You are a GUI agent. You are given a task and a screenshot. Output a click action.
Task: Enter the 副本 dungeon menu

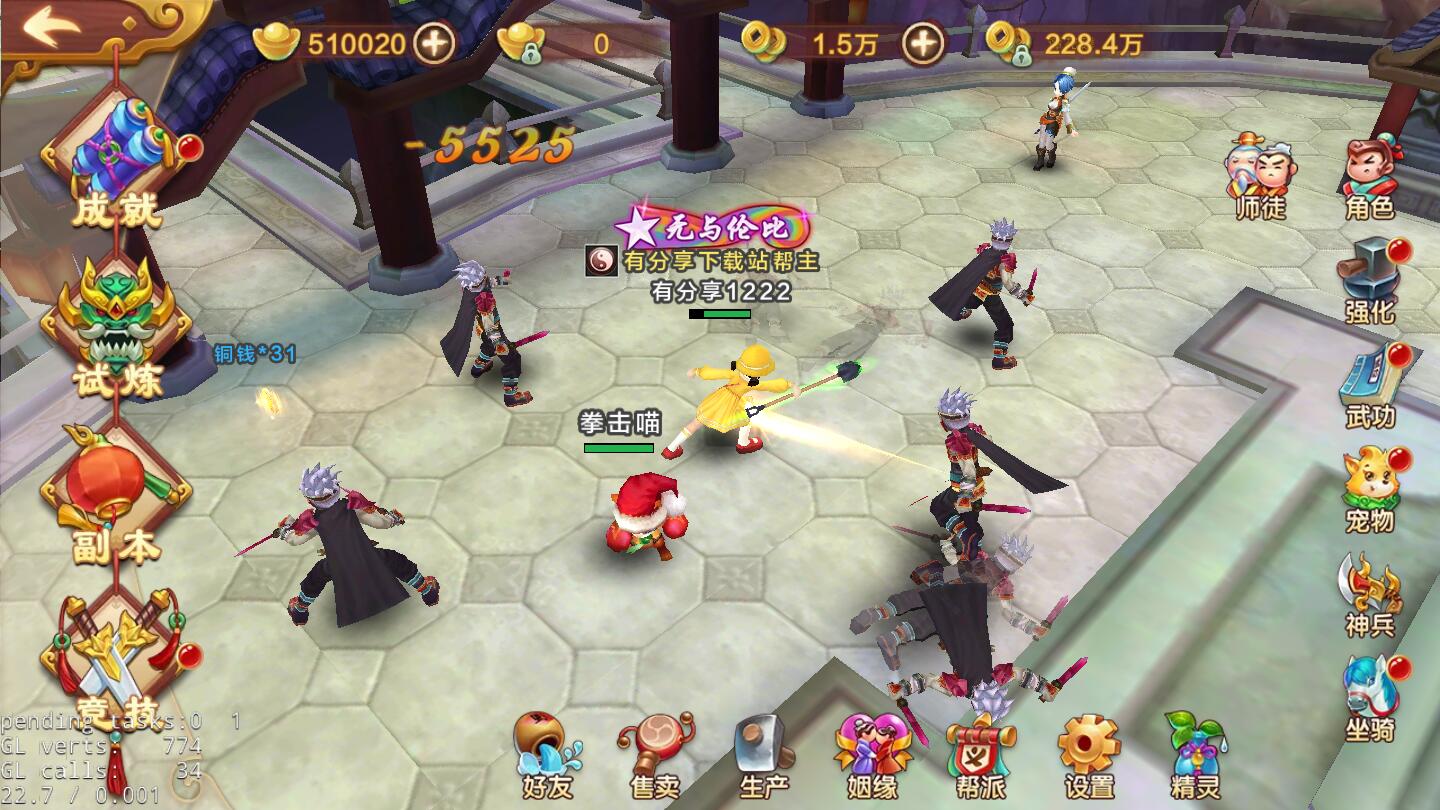[x=115, y=495]
